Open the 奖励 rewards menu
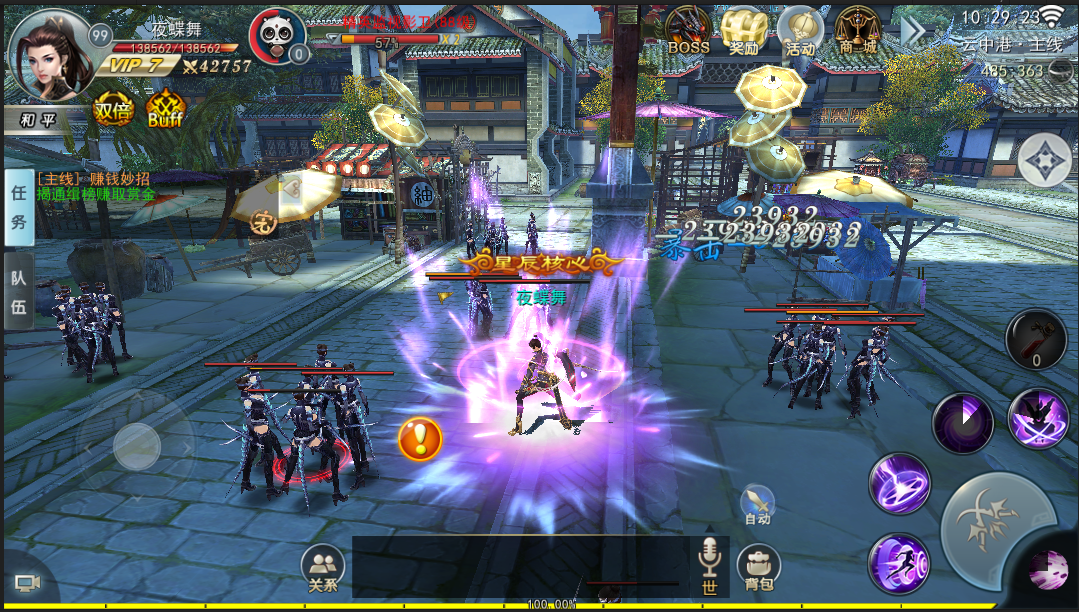Screen dimensions: 1079x612 [743, 30]
